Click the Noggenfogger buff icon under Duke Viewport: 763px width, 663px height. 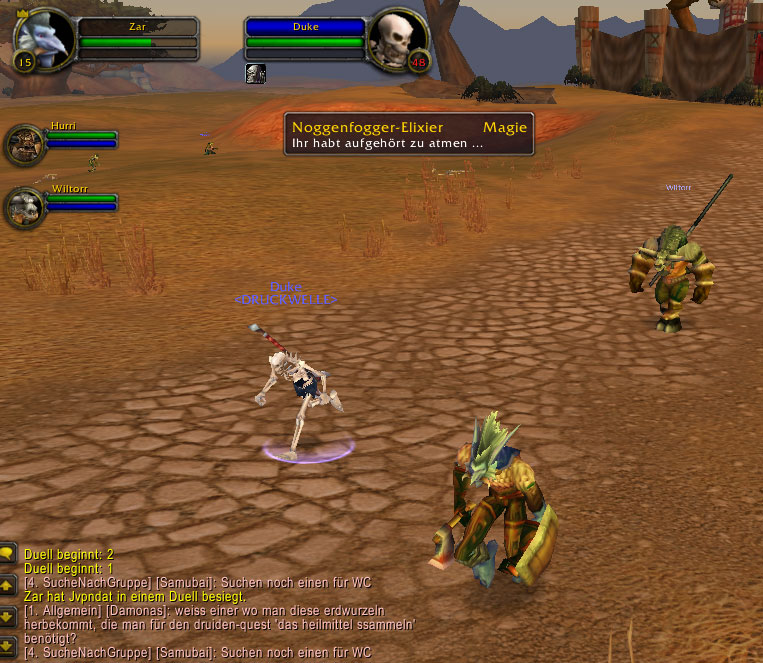click(x=255, y=73)
